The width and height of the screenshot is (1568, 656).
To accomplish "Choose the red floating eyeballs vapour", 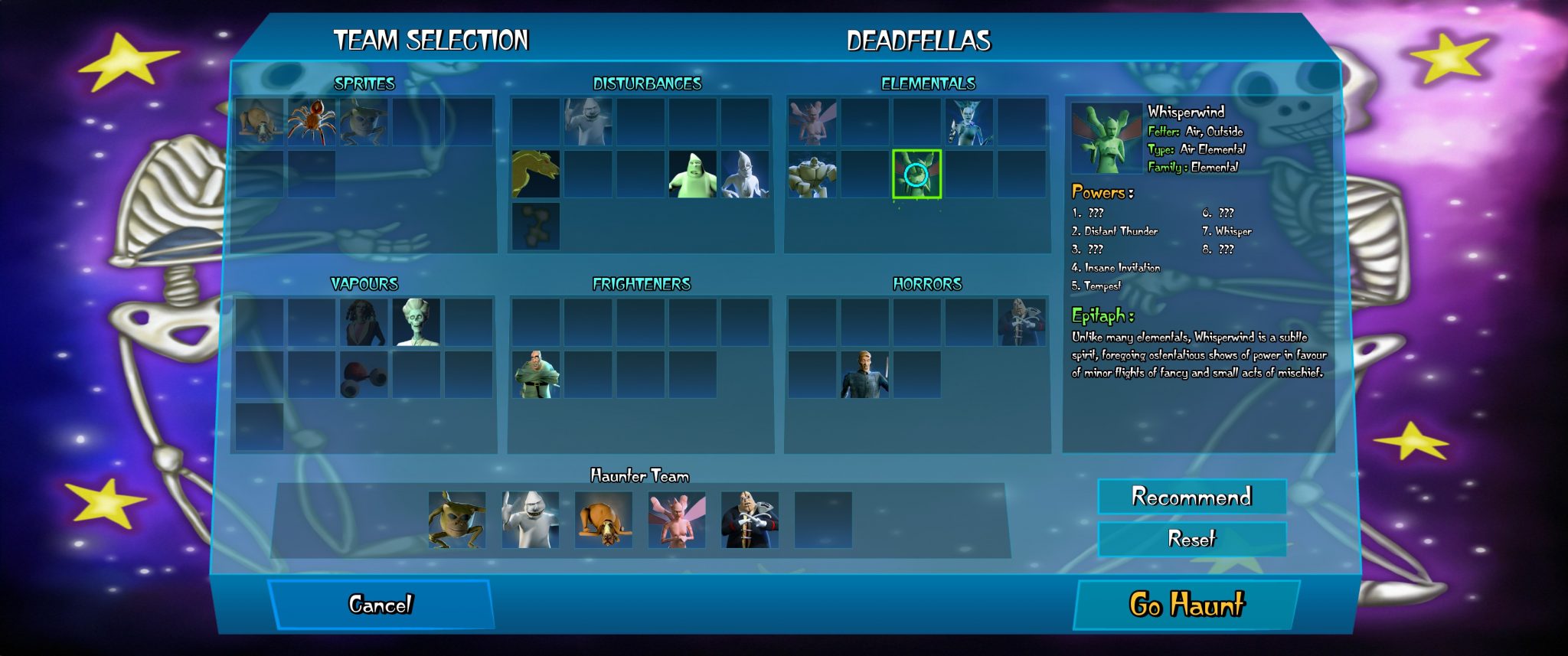I will tap(364, 374).
